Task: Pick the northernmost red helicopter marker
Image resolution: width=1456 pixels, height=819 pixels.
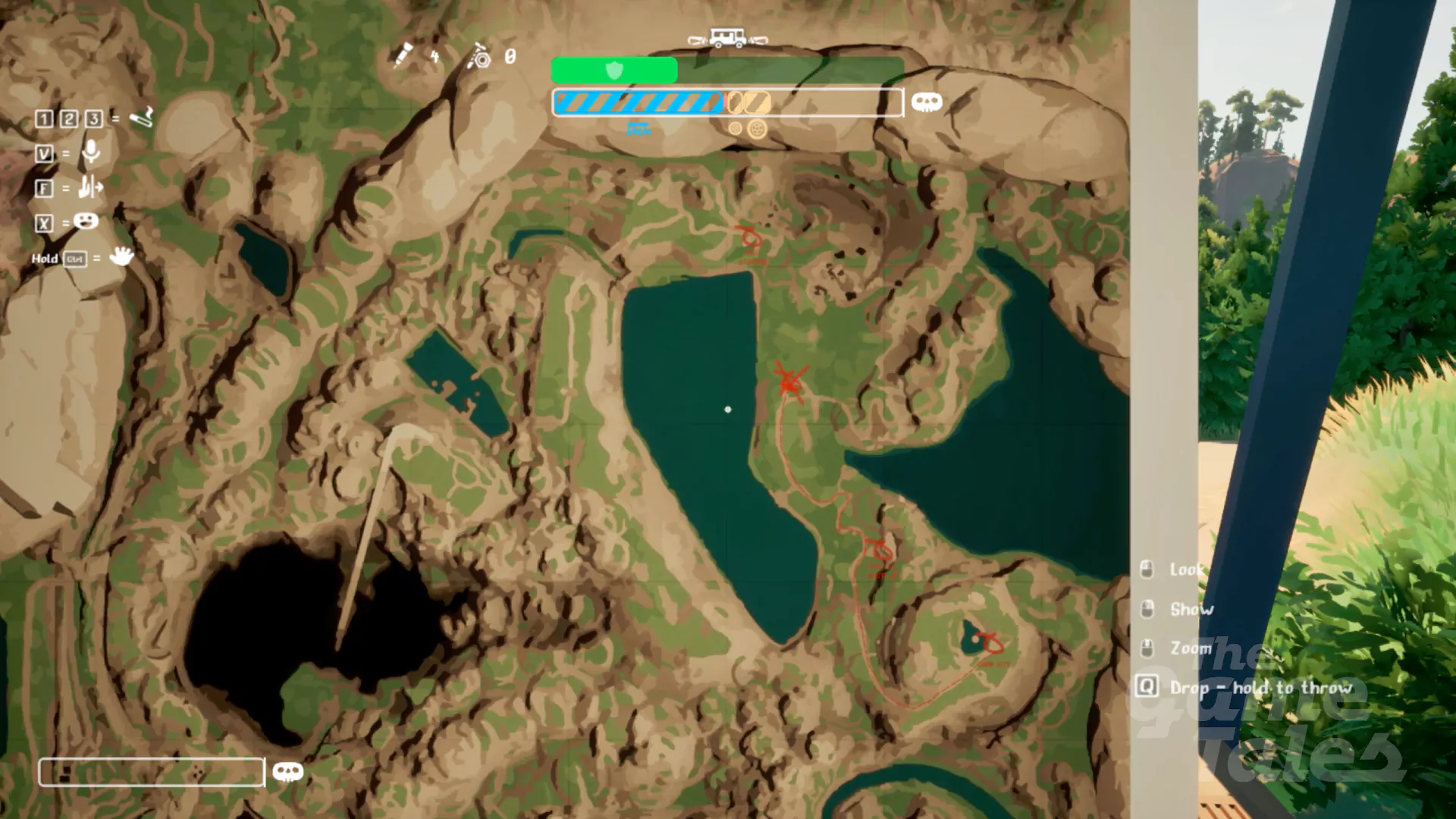Action: [x=751, y=237]
